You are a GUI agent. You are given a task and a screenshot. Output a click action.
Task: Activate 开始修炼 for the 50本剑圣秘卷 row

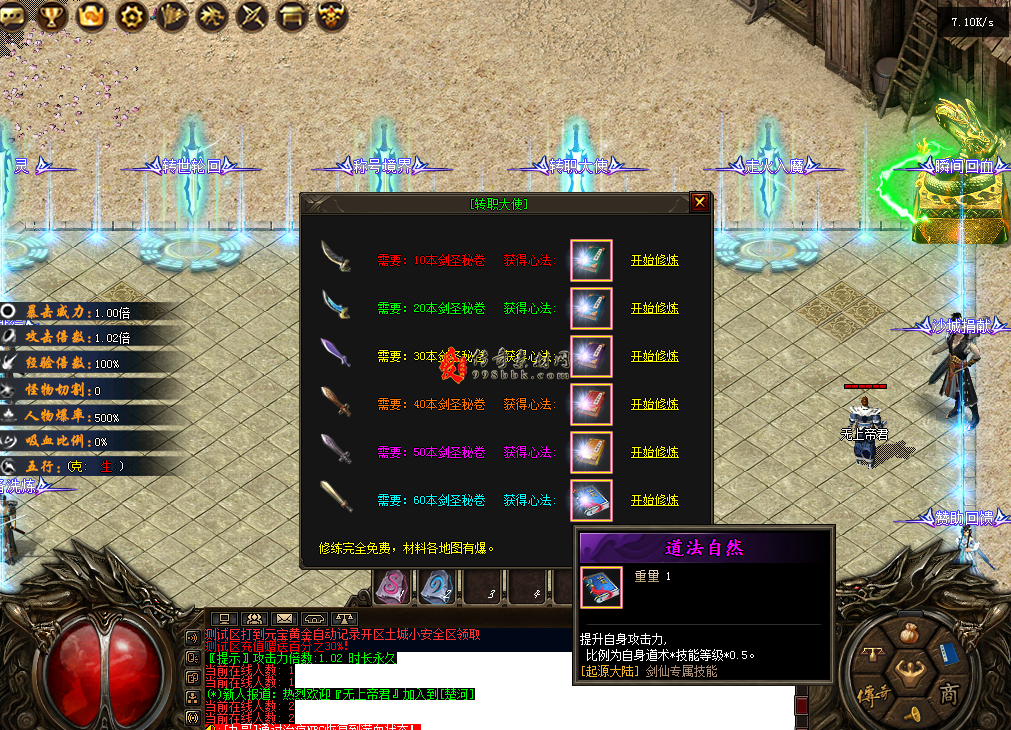(654, 452)
